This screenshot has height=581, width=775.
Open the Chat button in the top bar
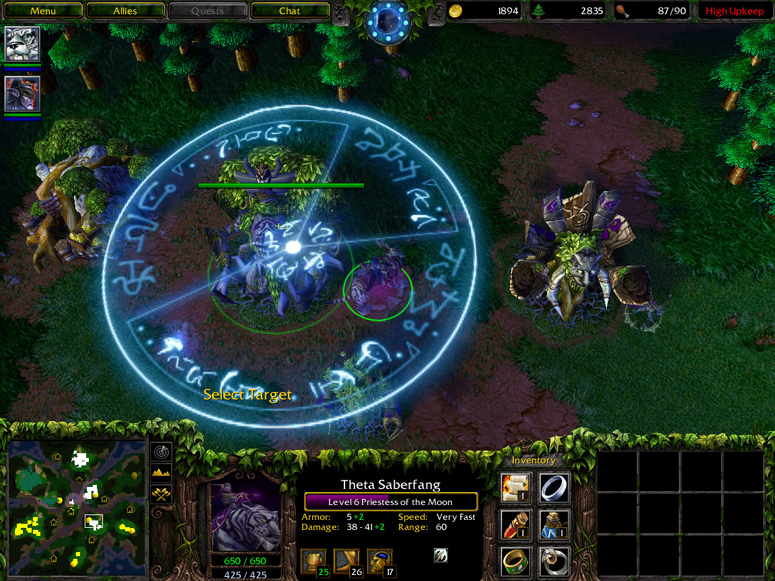(289, 11)
